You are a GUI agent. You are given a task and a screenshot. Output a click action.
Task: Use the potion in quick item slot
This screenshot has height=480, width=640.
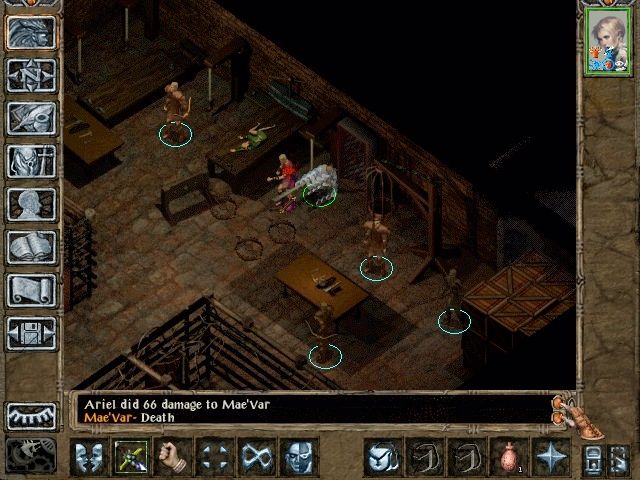pyautogui.click(x=508, y=457)
